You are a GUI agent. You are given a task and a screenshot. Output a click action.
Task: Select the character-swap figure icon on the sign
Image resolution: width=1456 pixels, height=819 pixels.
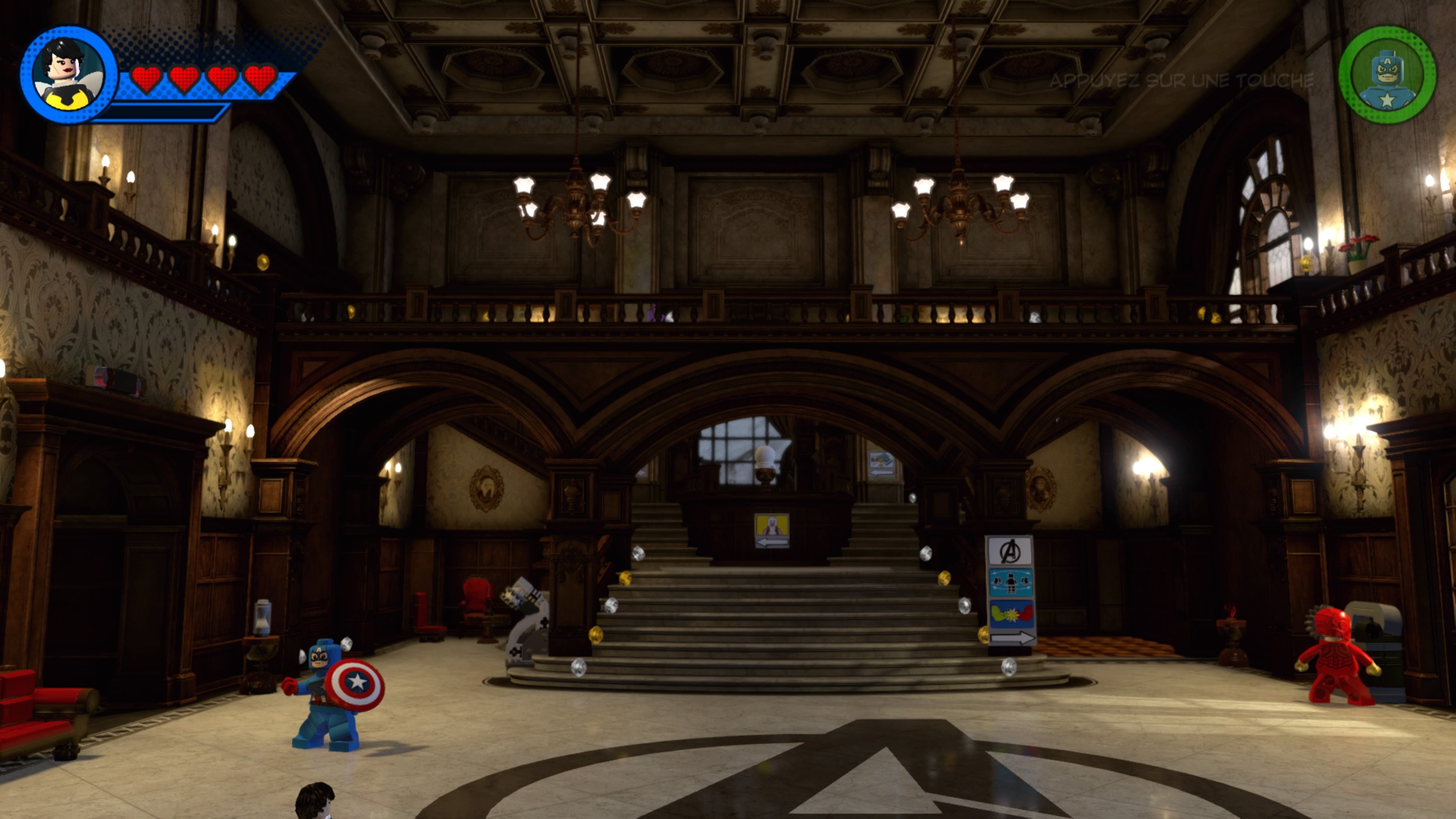click(x=1011, y=582)
